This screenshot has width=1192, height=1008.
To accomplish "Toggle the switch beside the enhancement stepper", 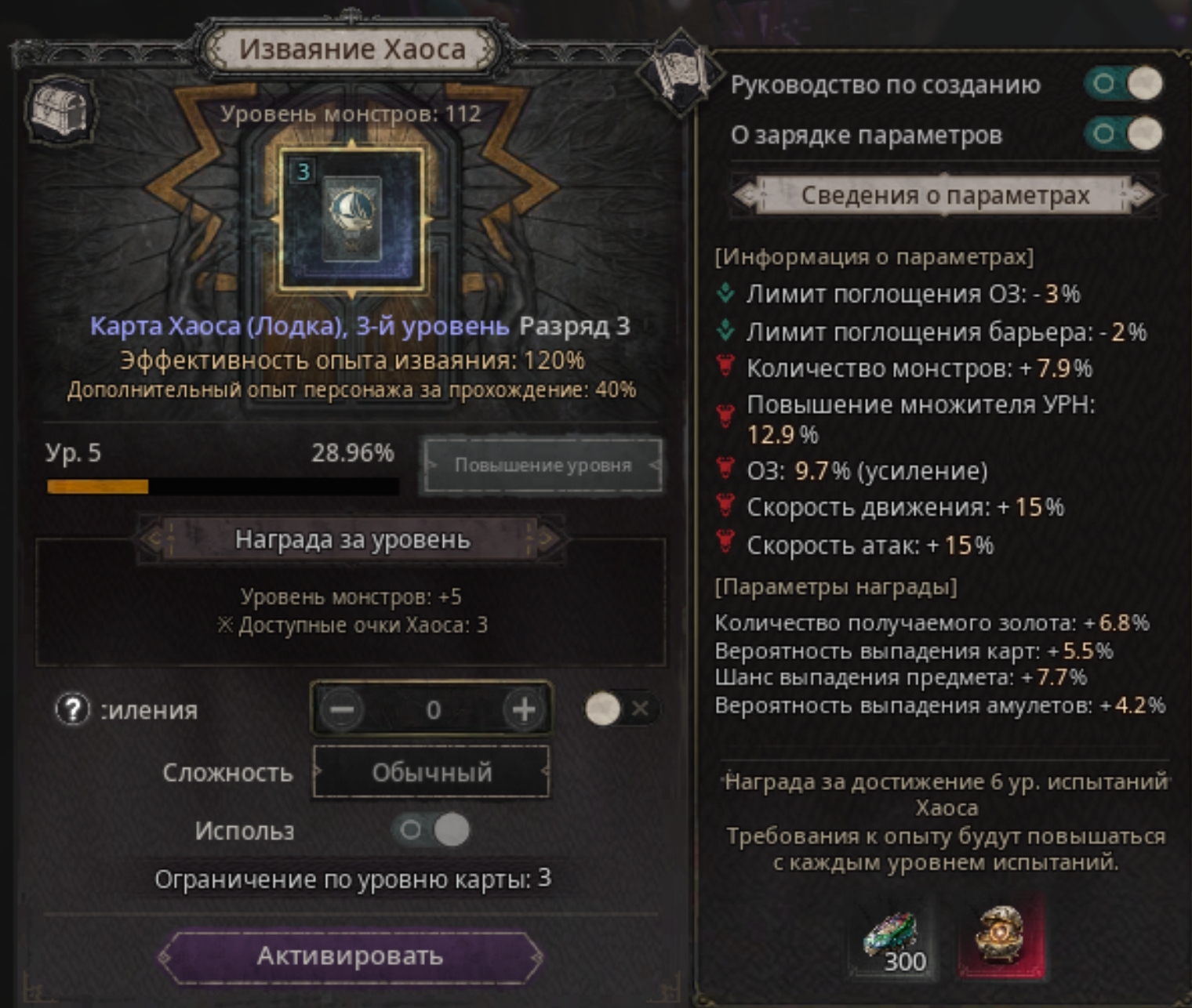I will 620,709.
